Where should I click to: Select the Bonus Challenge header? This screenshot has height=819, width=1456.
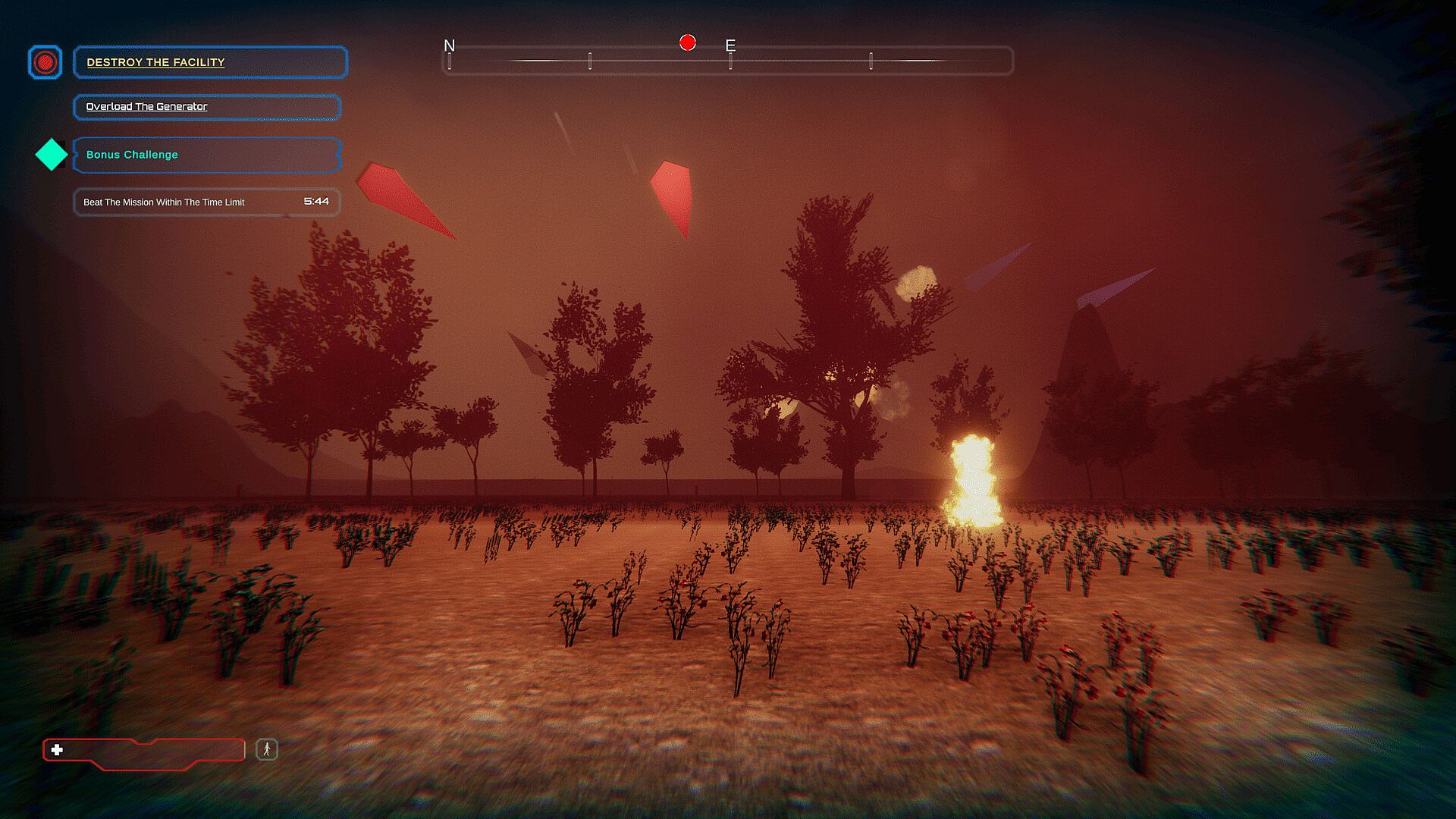206,155
